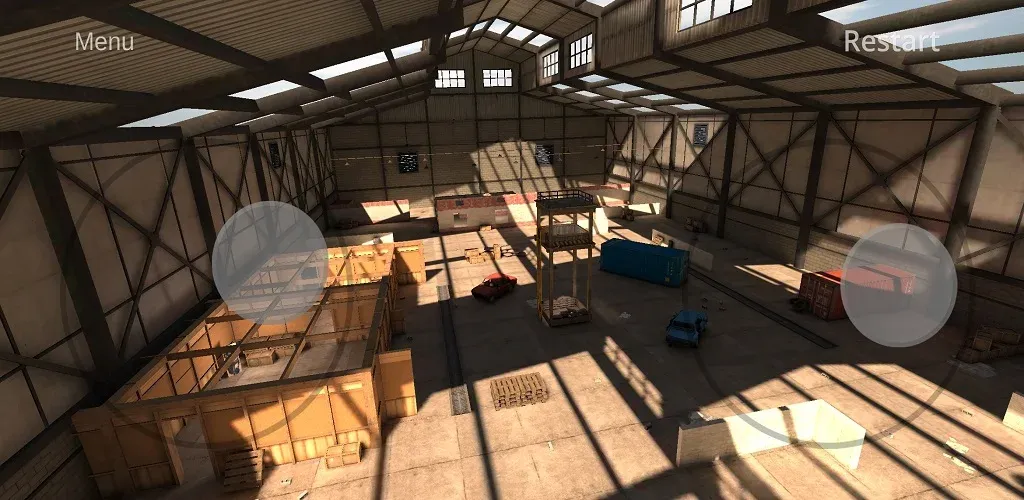
Task: Click the Restart button
Action: (891, 42)
